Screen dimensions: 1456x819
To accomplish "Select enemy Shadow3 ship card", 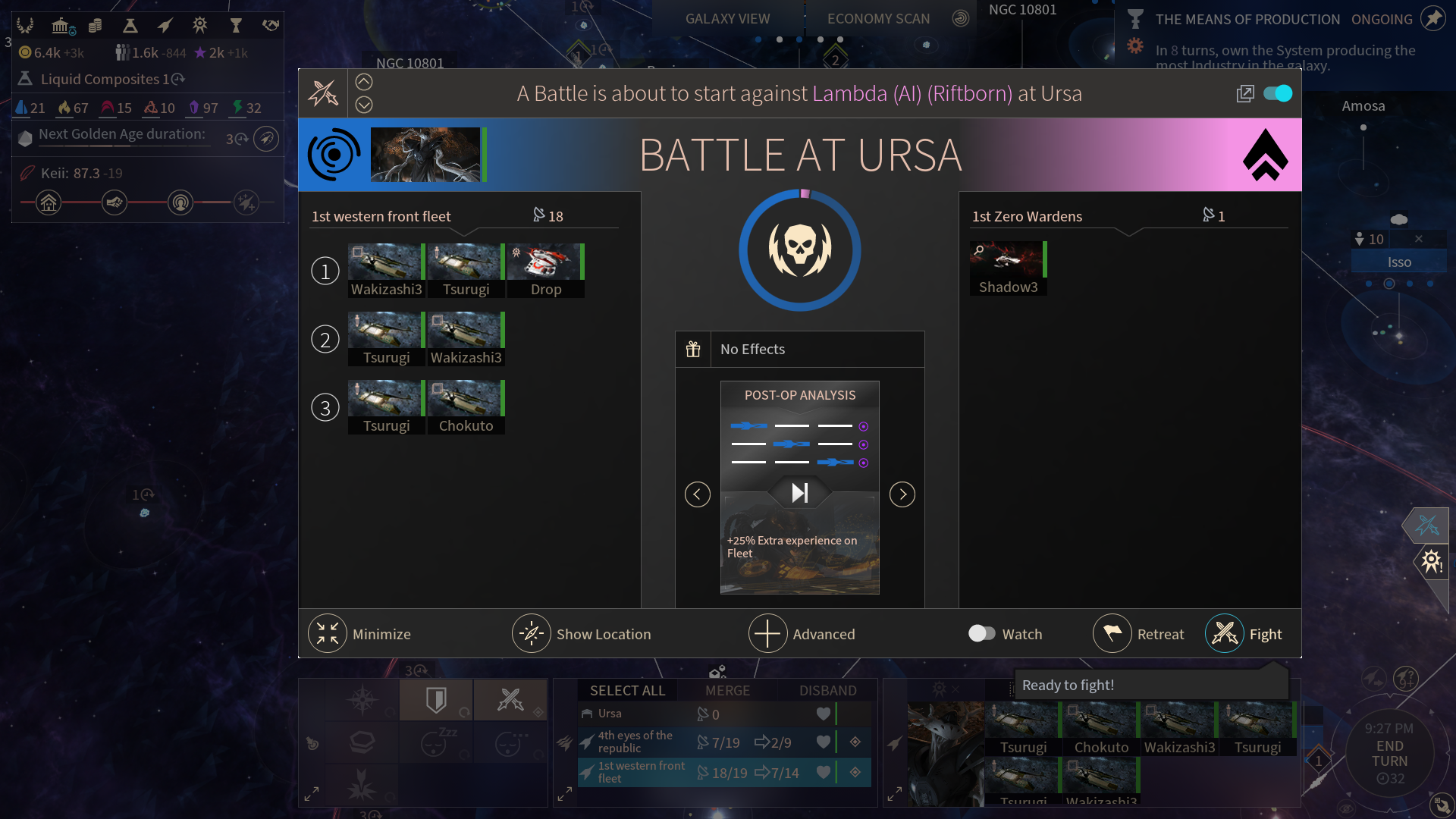I will pos(1008,268).
